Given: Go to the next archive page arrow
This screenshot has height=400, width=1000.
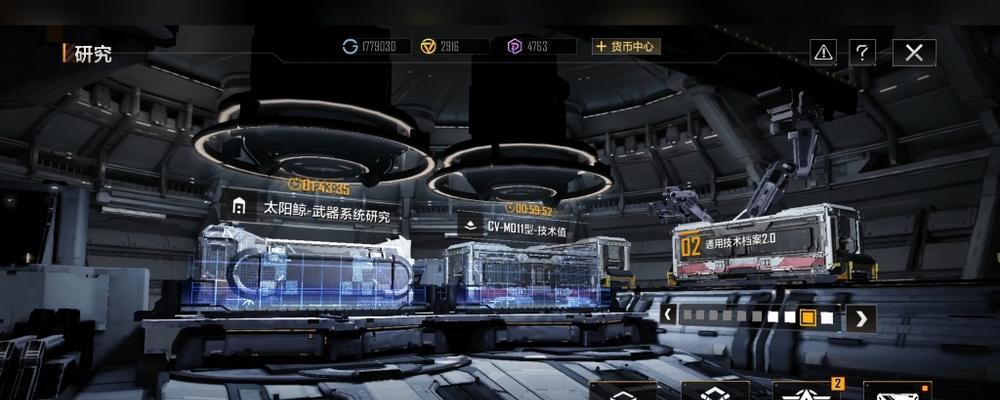Looking at the screenshot, I should pyautogui.click(x=860, y=318).
